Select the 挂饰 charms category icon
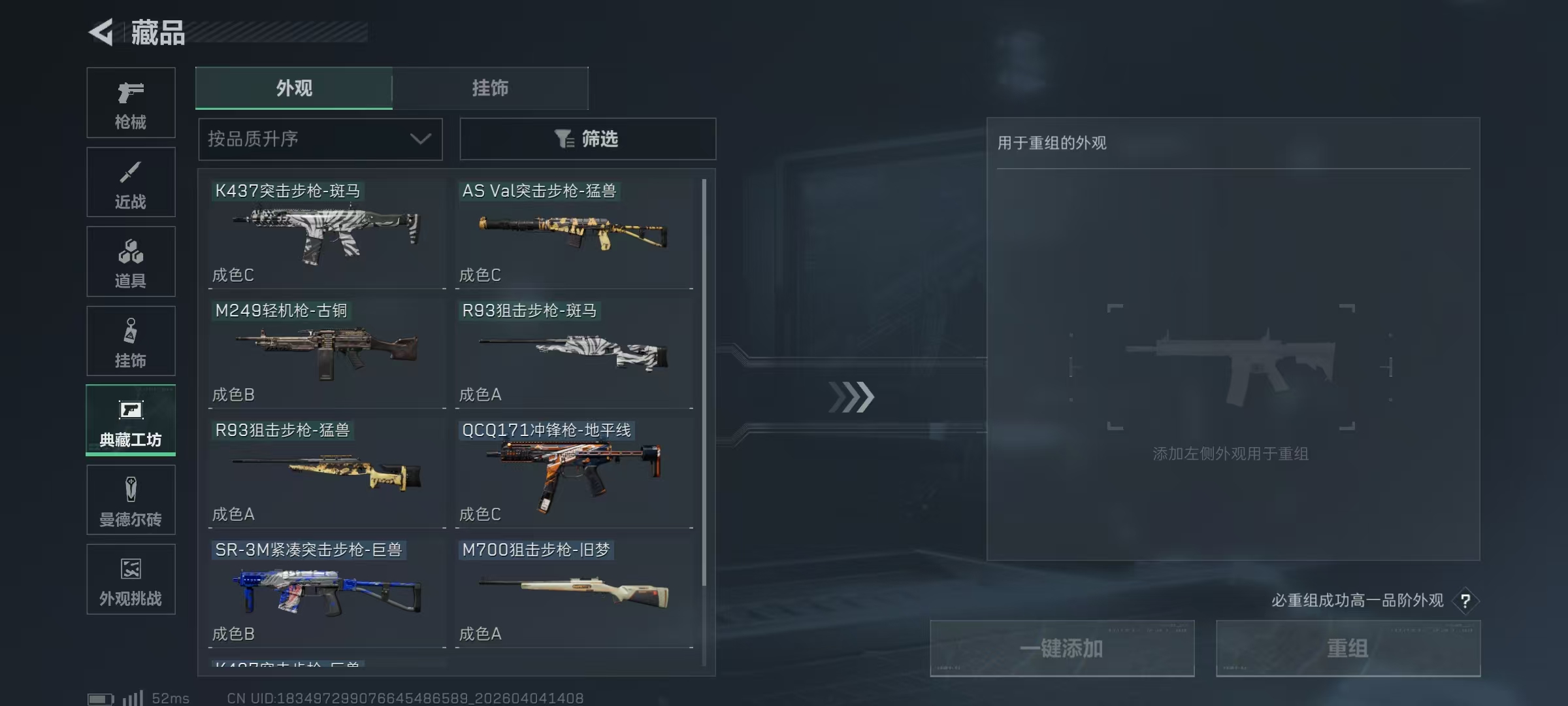This screenshot has height=706, width=1568. pos(131,340)
